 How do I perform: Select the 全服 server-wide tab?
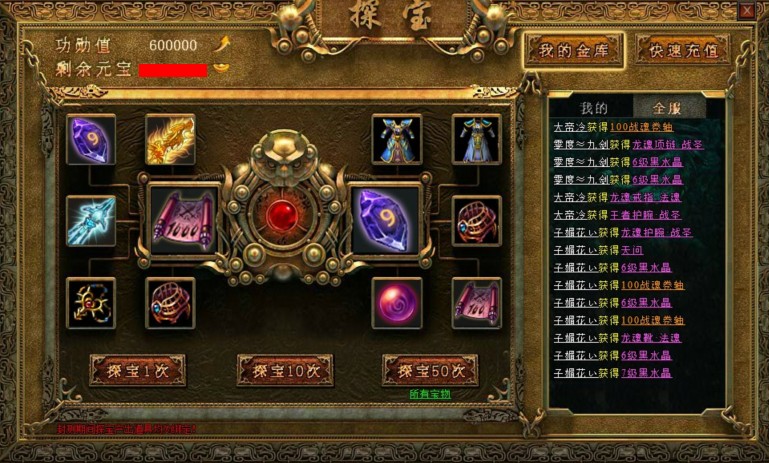667,107
